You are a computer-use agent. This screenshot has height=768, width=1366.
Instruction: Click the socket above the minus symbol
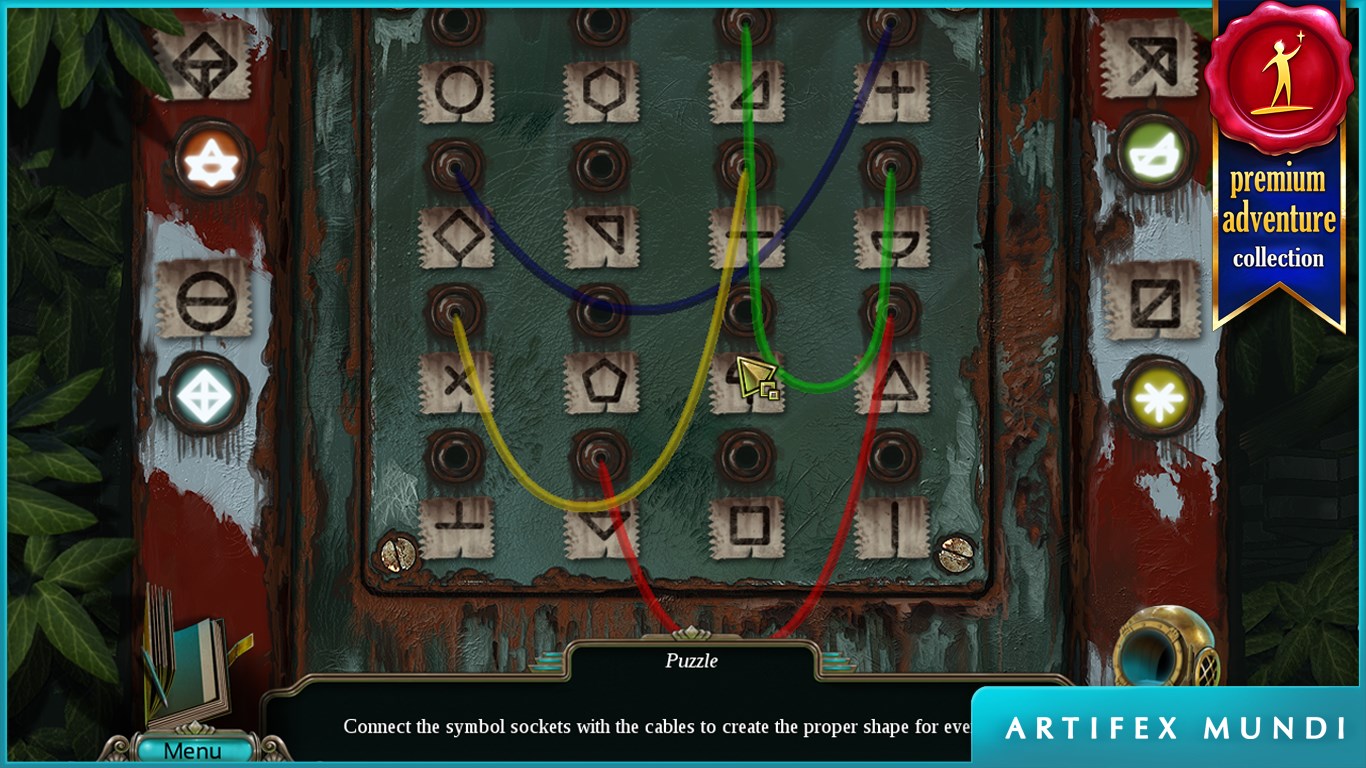pyautogui.click(x=745, y=164)
